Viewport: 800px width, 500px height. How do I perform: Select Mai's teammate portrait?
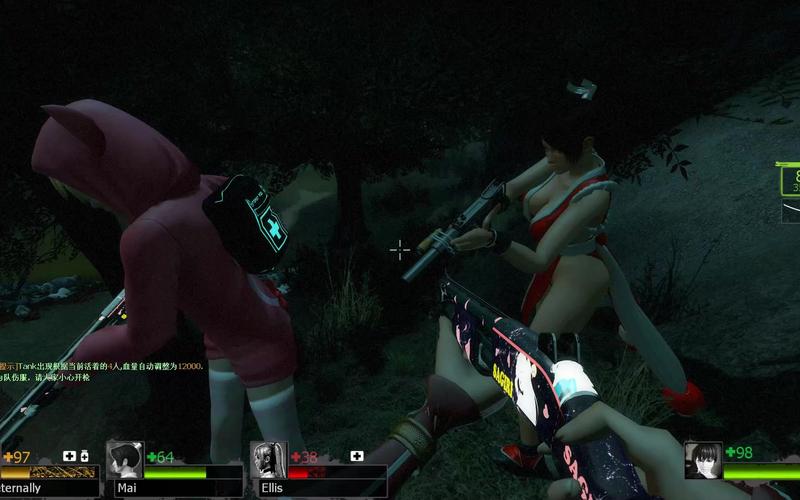click(125, 460)
